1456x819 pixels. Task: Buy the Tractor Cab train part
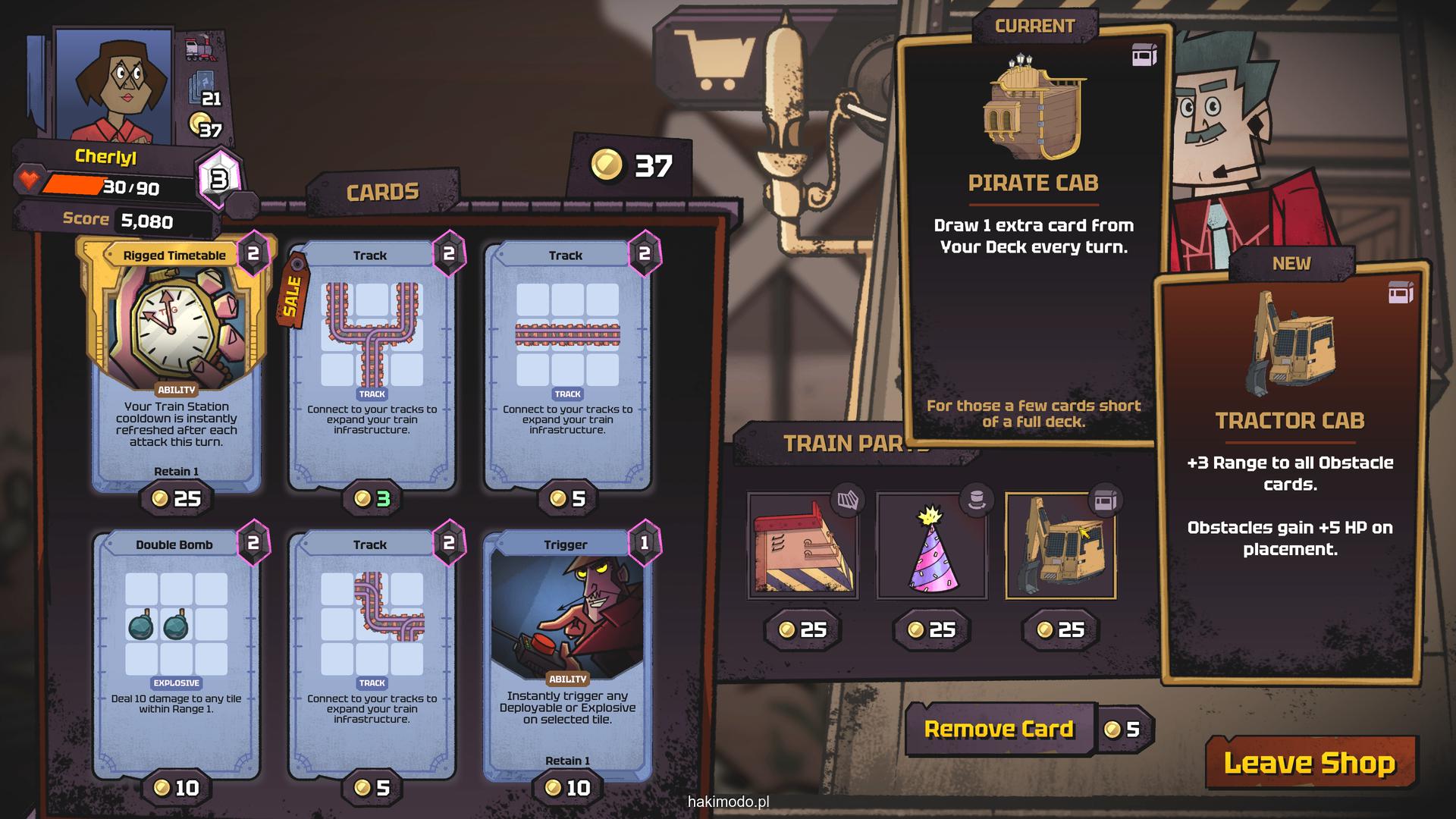point(1061,546)
